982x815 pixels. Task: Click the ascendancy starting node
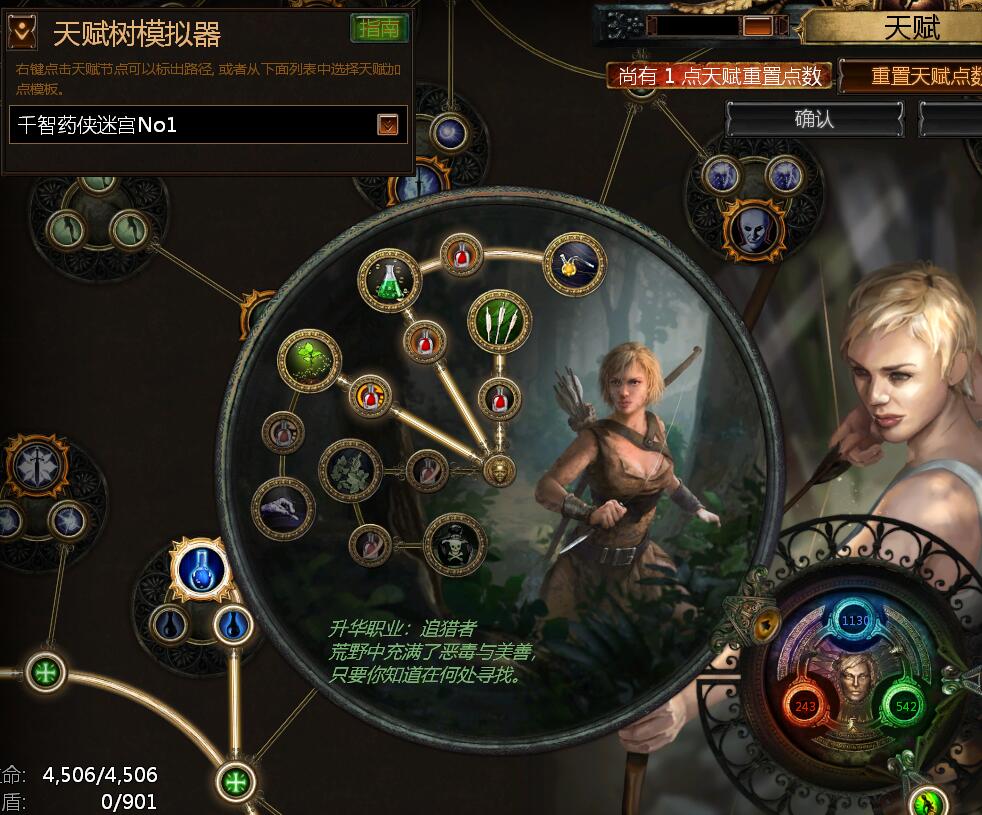click(499, 468)
